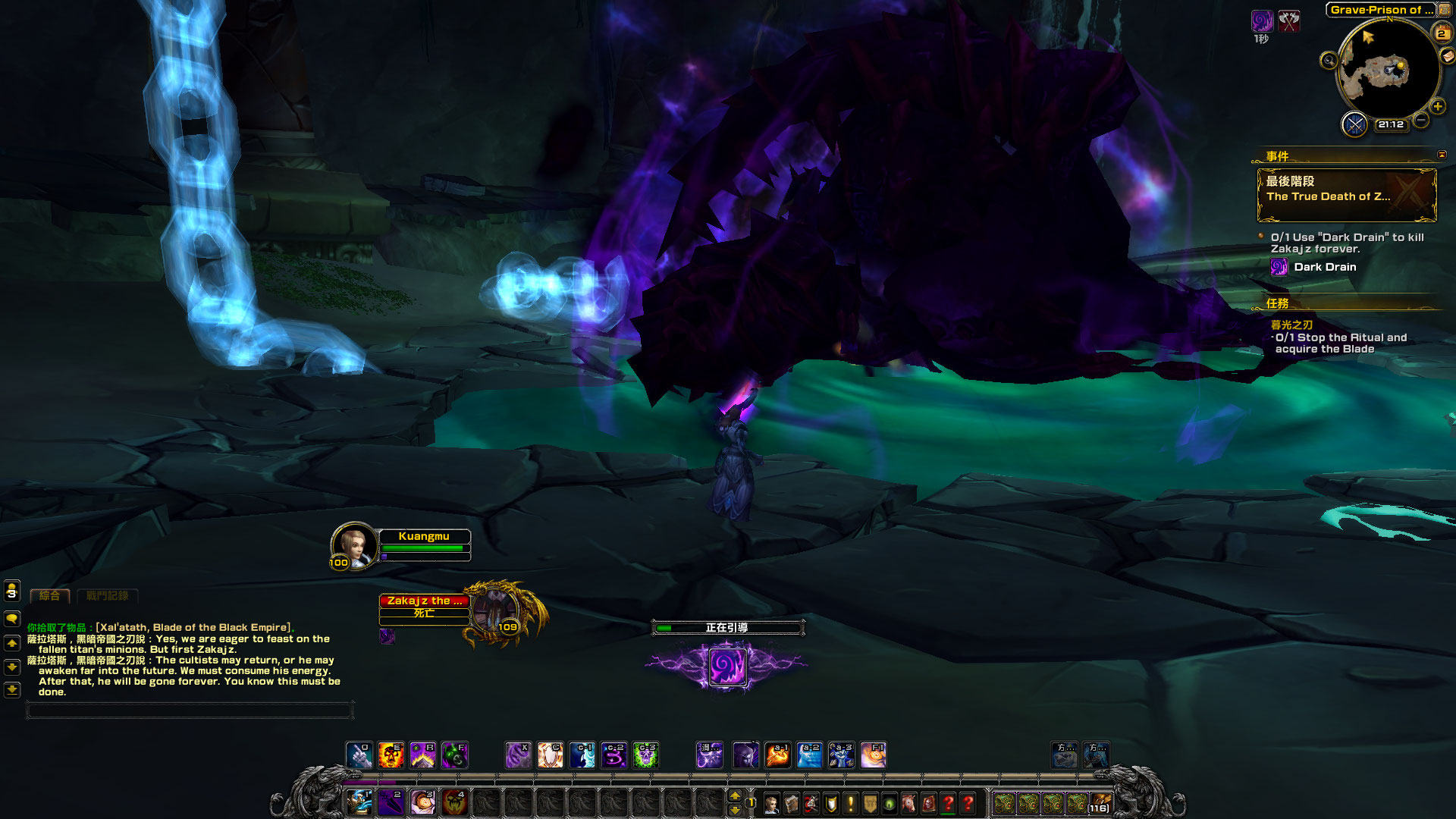Click the crossed swords button below minimap
This screenshot has height=819, width=1456.
tap(1354, 124)
